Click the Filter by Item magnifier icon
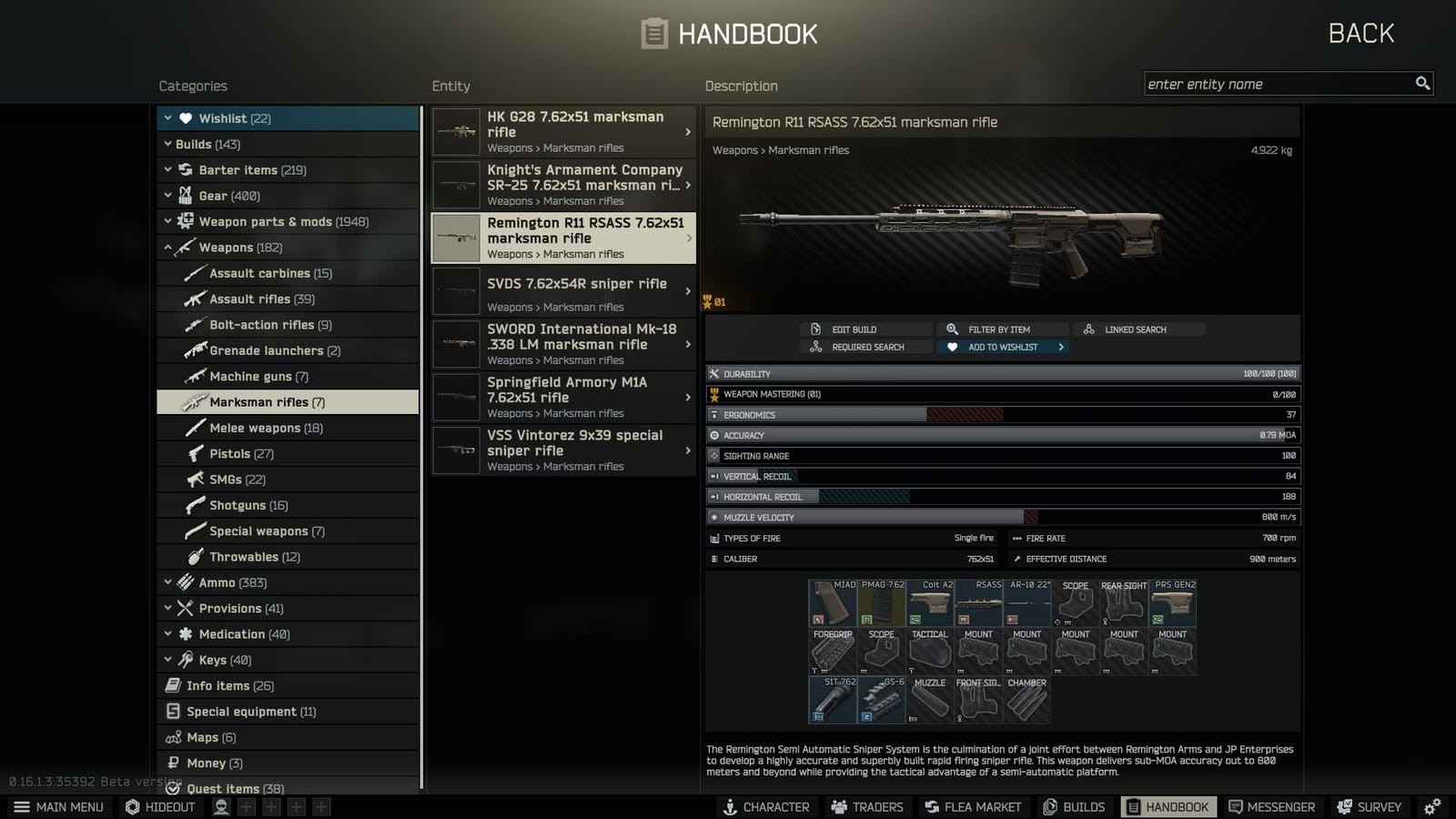Image resolution: width=1456 pixels, height=819 pixels. coord(952,329)
